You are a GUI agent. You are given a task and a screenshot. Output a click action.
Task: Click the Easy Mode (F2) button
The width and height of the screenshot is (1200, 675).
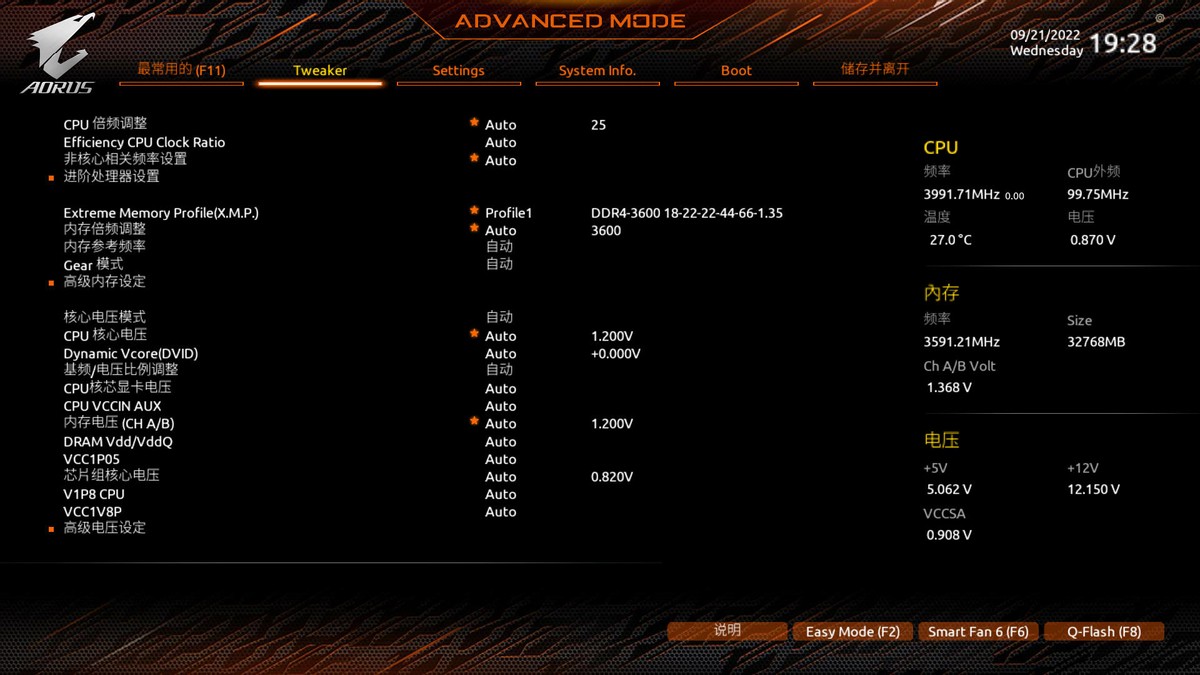click(853, 632)
